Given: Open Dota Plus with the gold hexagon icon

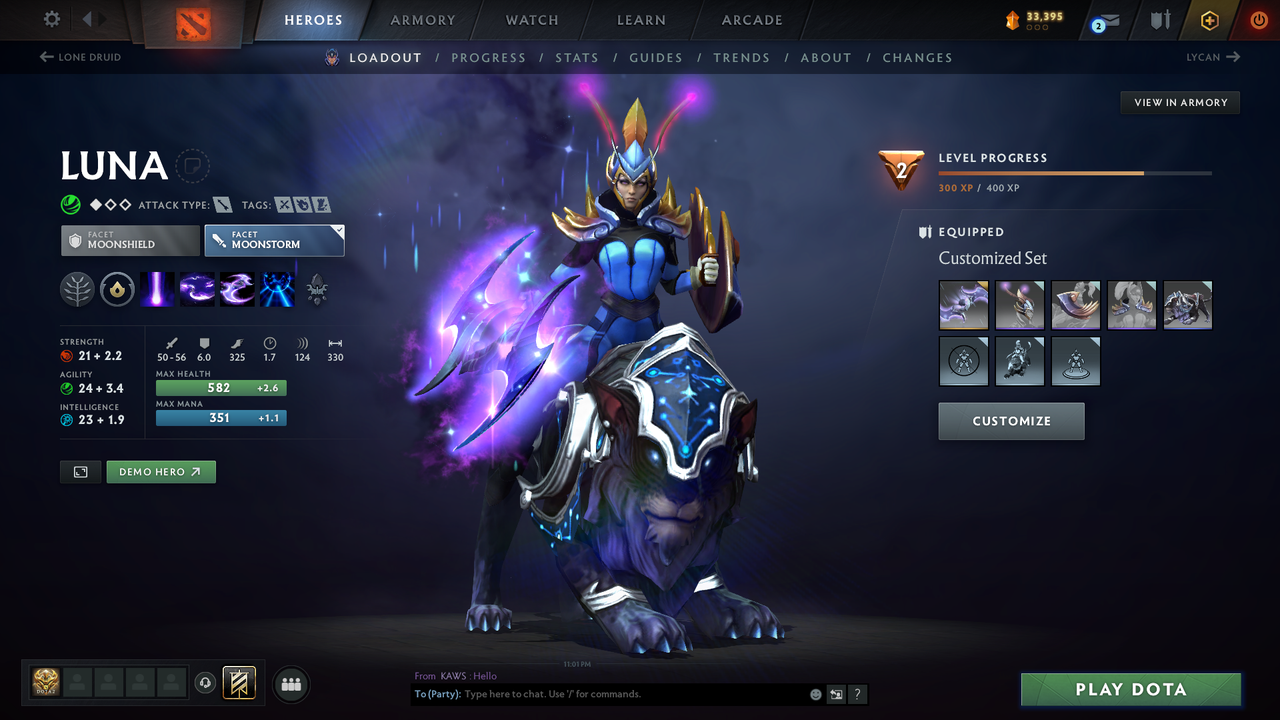Looking at the screenshot, I should pos(1209,20).
